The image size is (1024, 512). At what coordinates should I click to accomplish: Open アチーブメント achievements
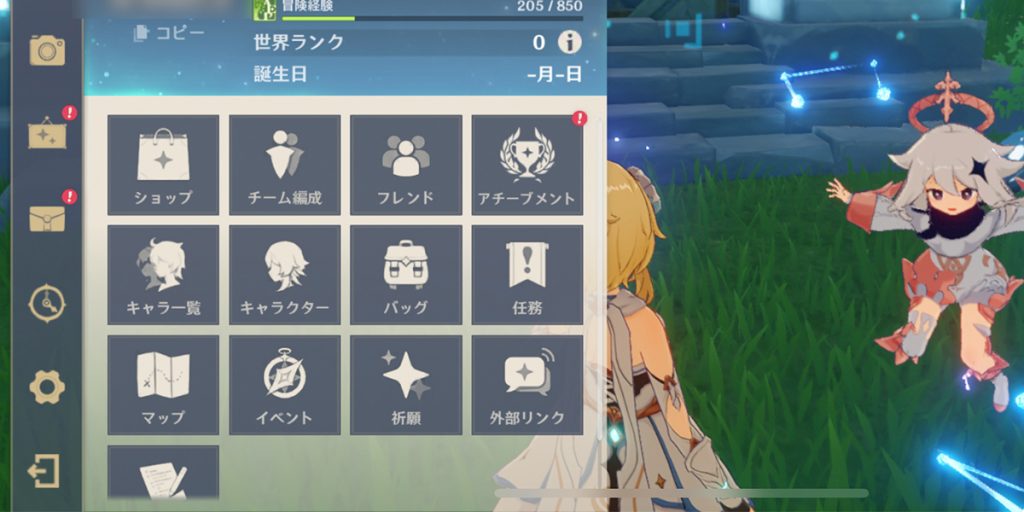coord(527,165)
